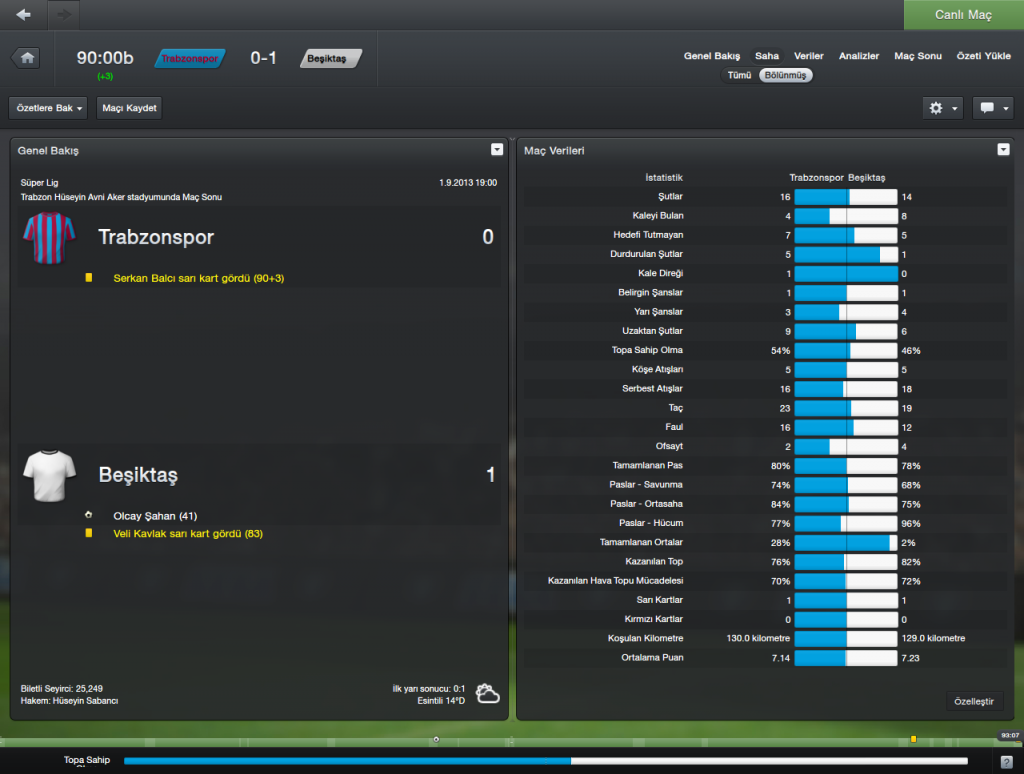
Task: Open the Özetlere Bak dropdown
Action: pyautogui.click(x=49, y=108)
